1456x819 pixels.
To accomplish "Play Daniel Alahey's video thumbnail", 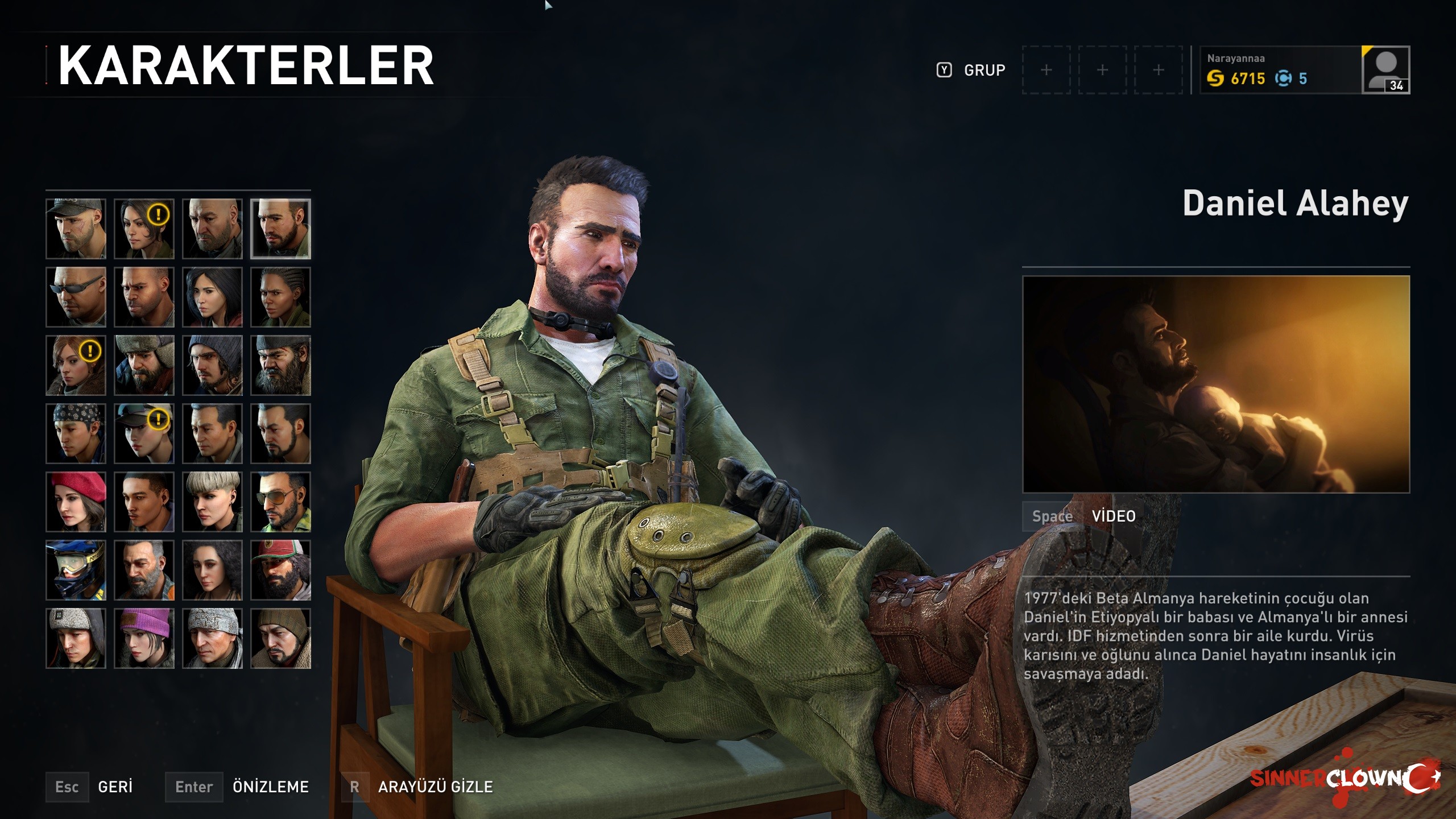I will 1215,384.
